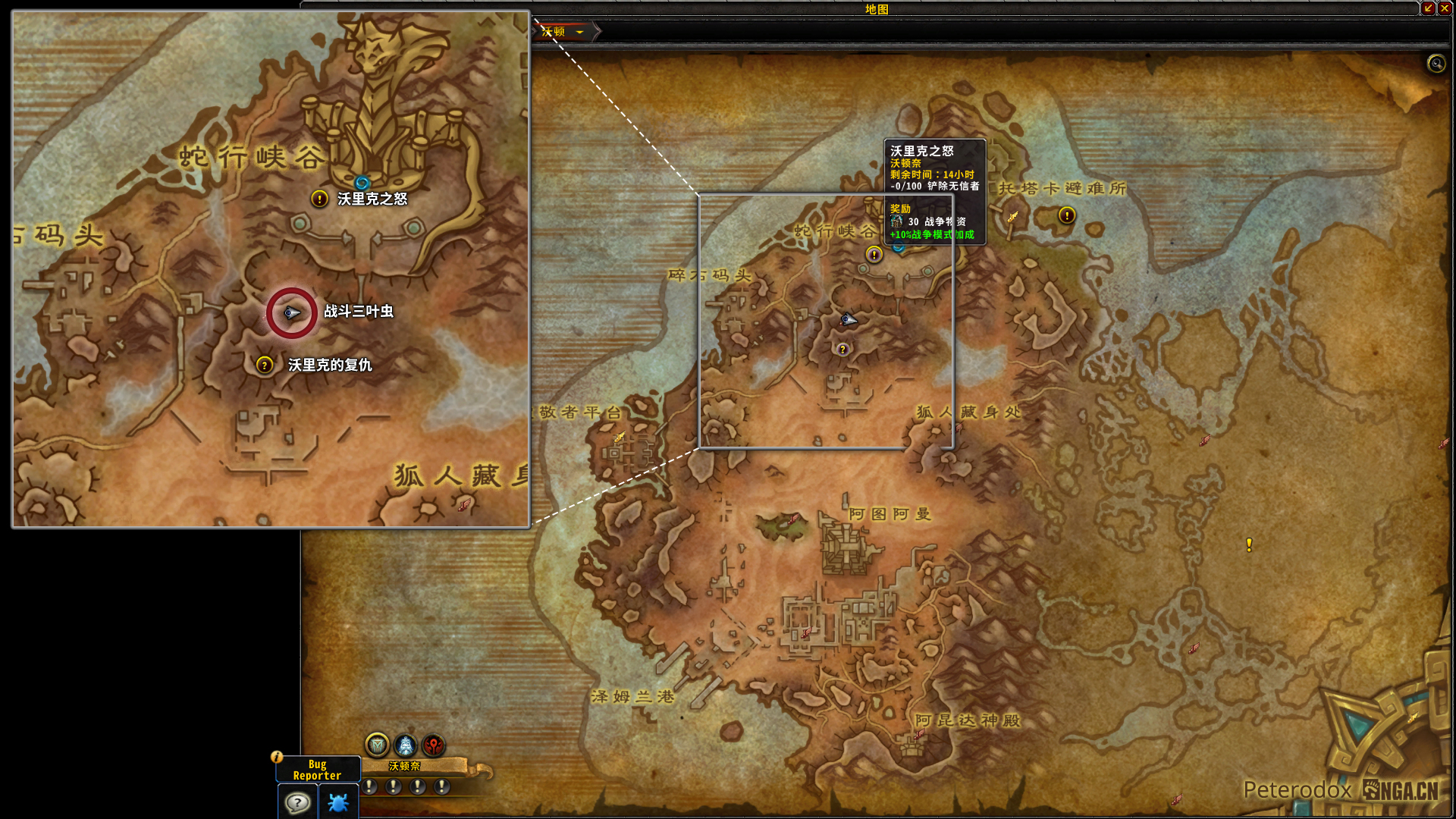Select the teal banner emissary icon
Image resolution: width=1456 pixels, height=819 pixels.
(x=377, y=745)
